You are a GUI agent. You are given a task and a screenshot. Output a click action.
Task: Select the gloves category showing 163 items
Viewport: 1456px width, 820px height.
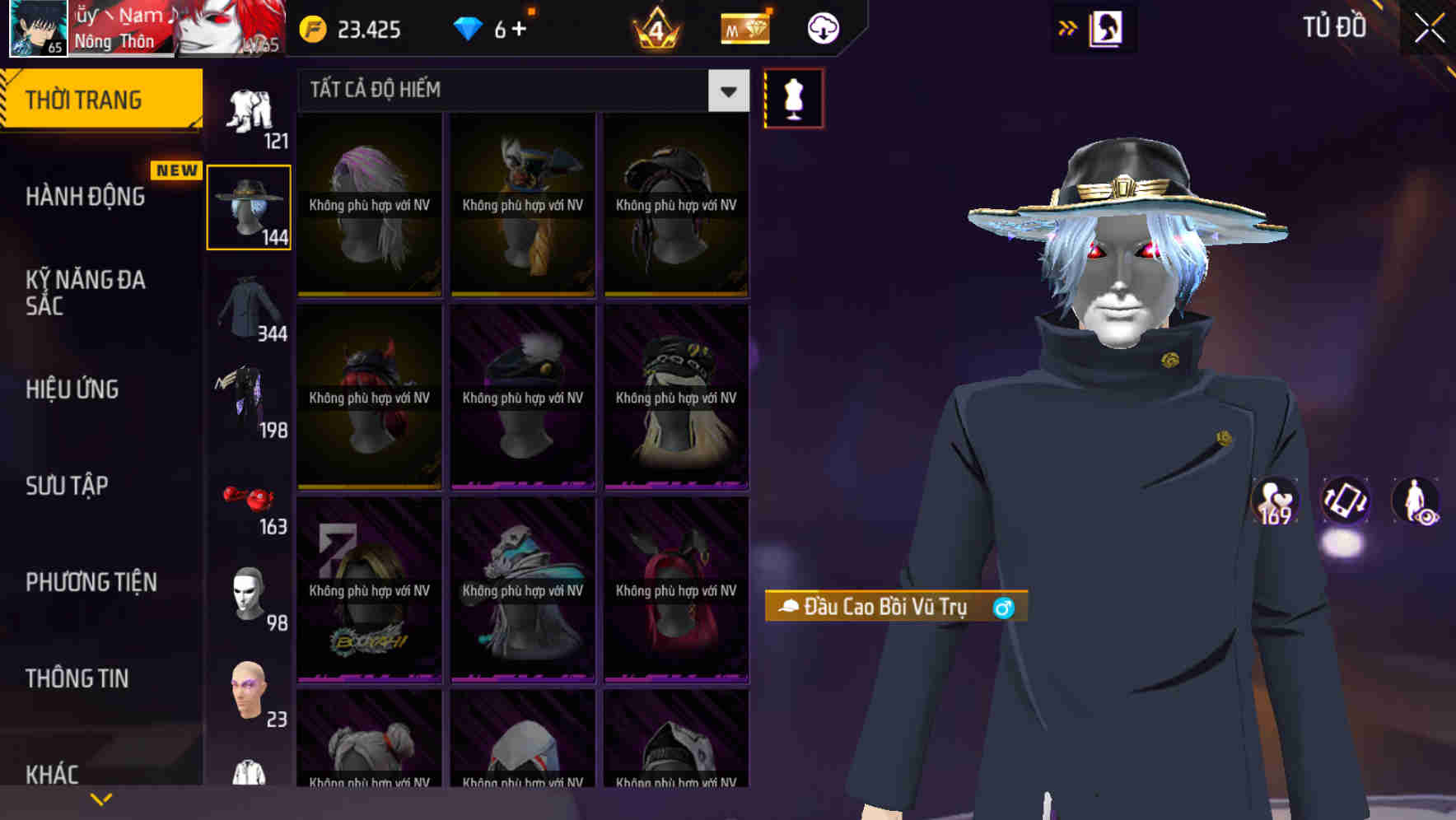(x=247, y=502)
